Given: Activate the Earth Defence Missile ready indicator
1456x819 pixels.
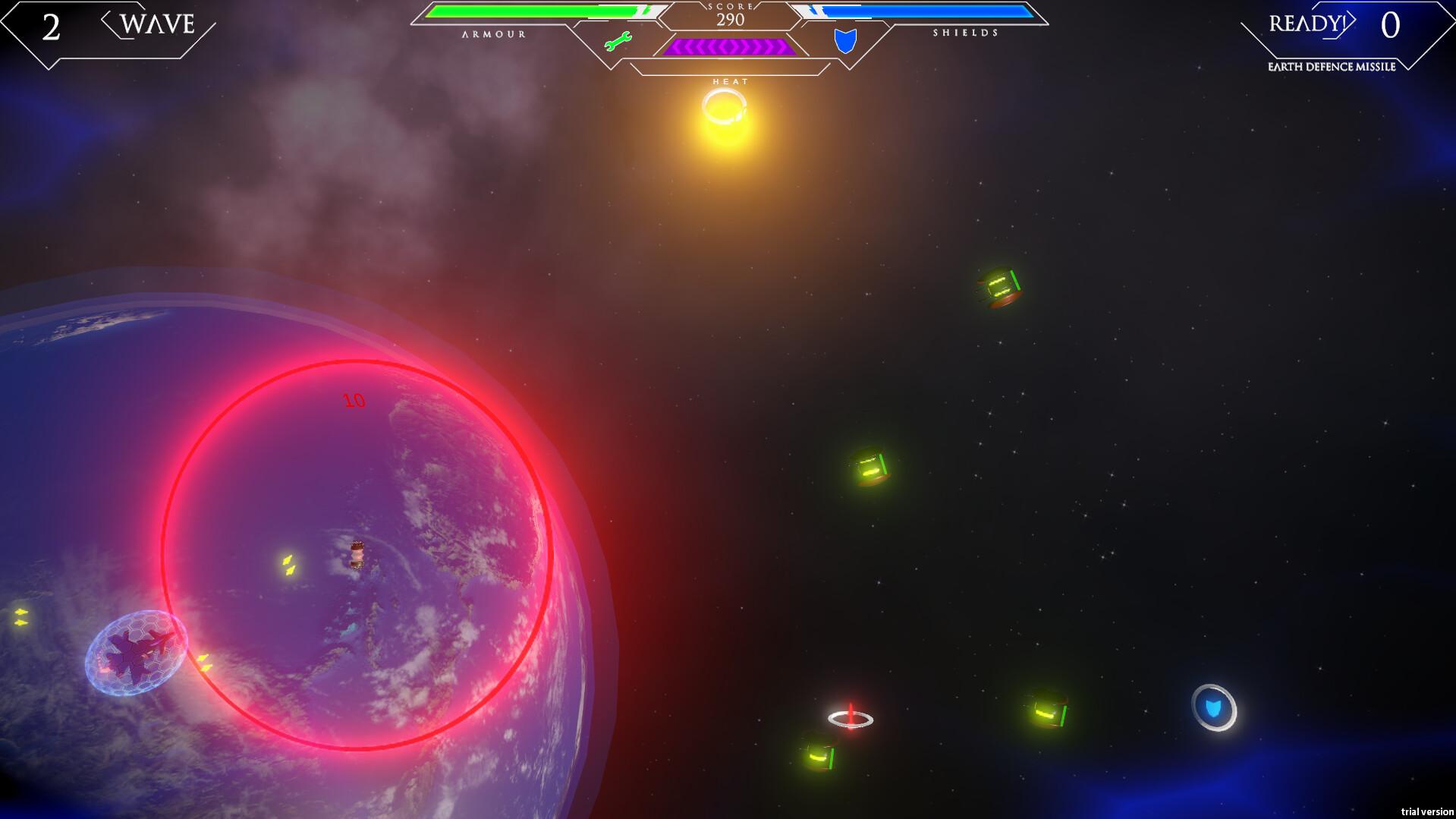Looking at the screenshot, I should [x=1307, y=24].
